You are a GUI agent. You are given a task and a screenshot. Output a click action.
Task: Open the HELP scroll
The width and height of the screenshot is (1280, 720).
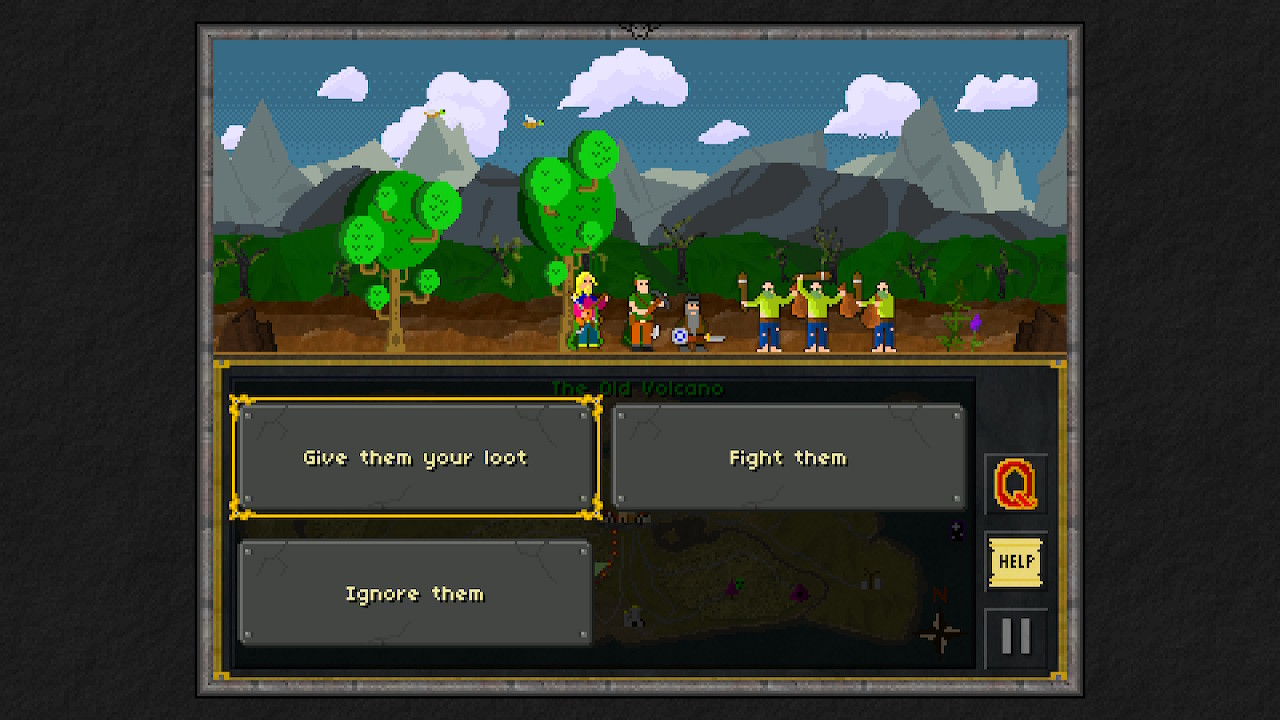pyautogui.click(x=1016, y=561)
